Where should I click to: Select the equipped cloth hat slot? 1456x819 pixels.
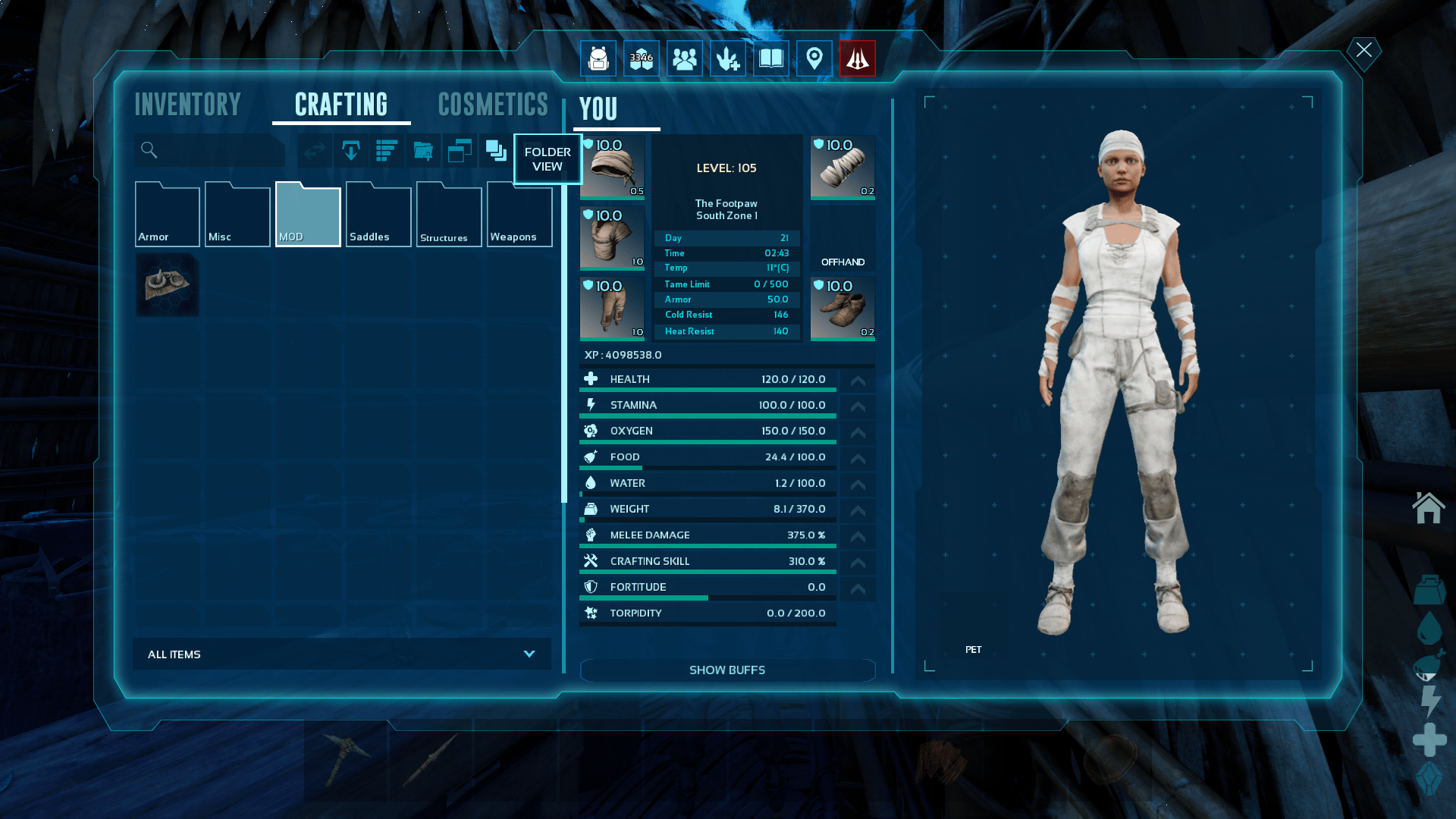click(x=612, y=168)
